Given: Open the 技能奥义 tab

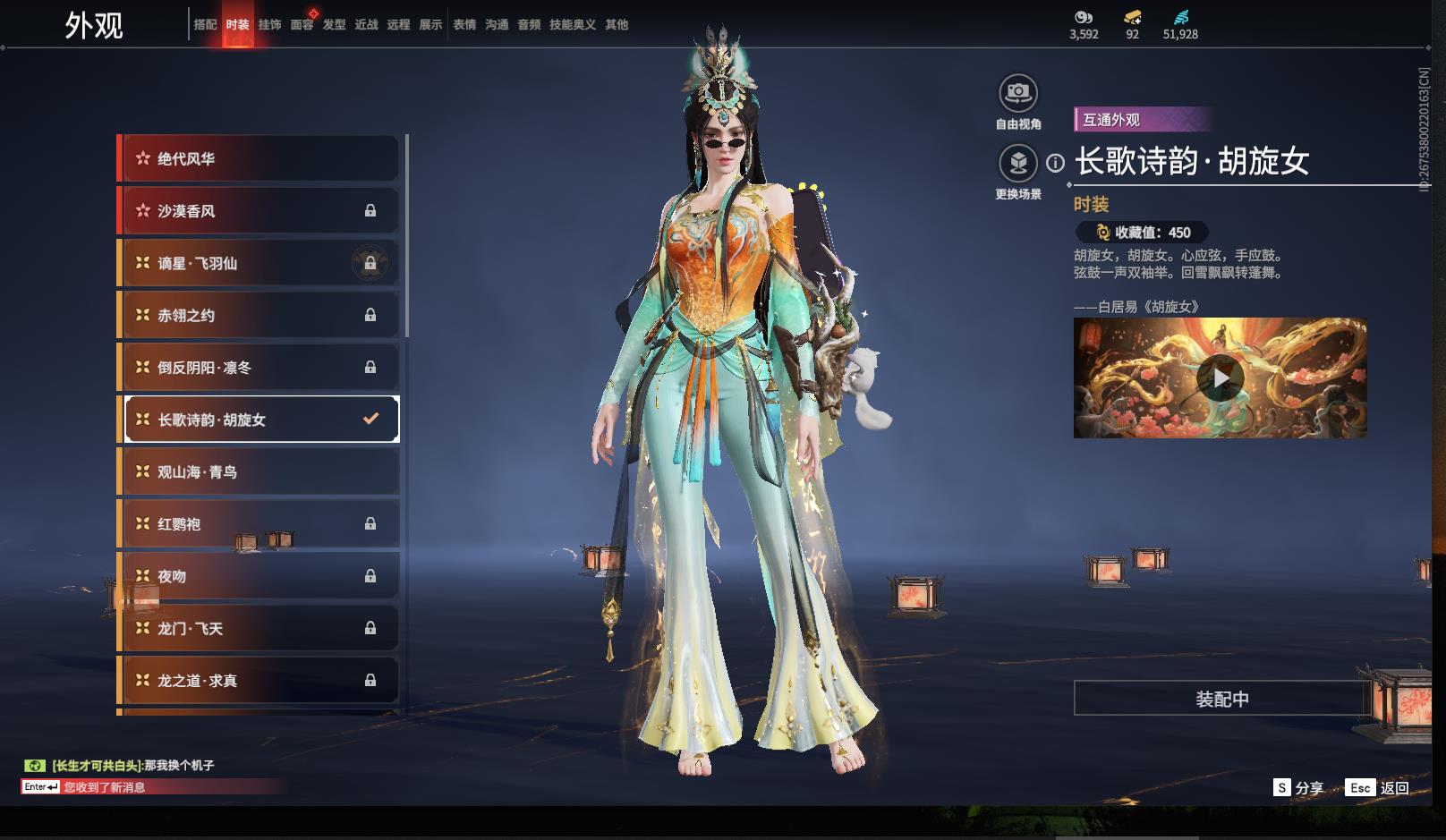Looking at the screenshot, I should click(573, 25).
